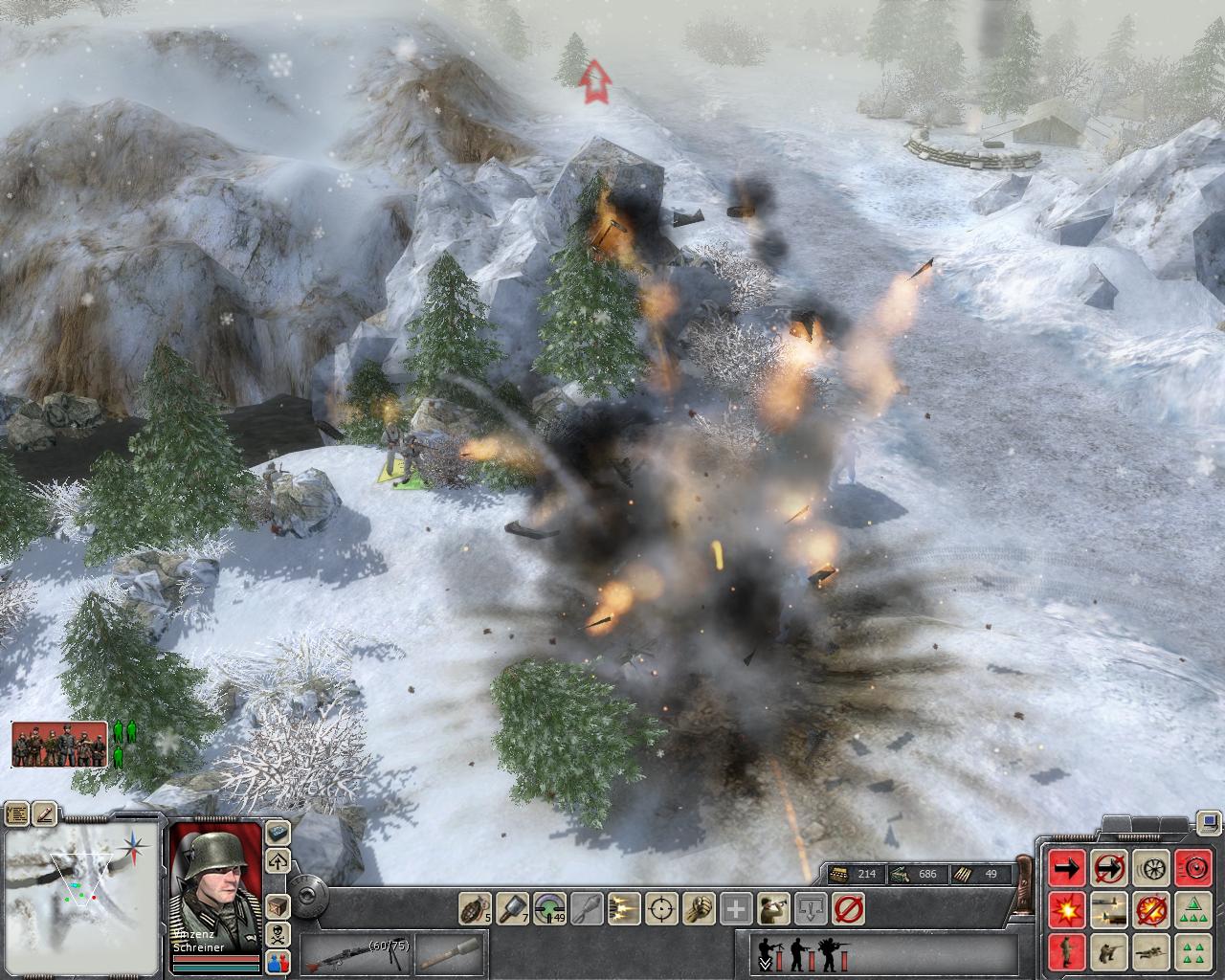Set the explosion fire-at-will mode
This screenshot has width=1225, height=980.
coord(1067,909)
